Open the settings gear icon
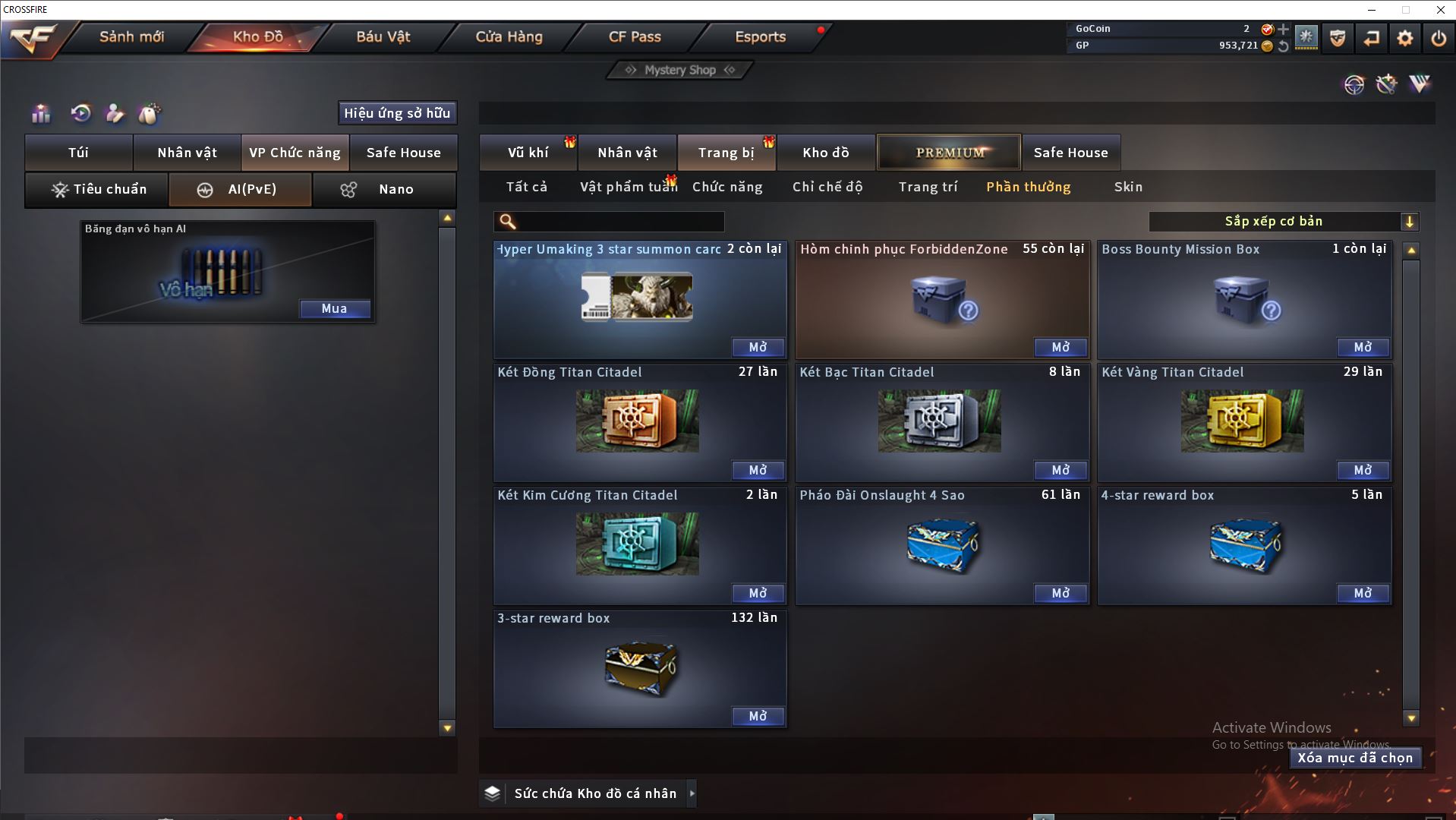 pos(1404,38)
